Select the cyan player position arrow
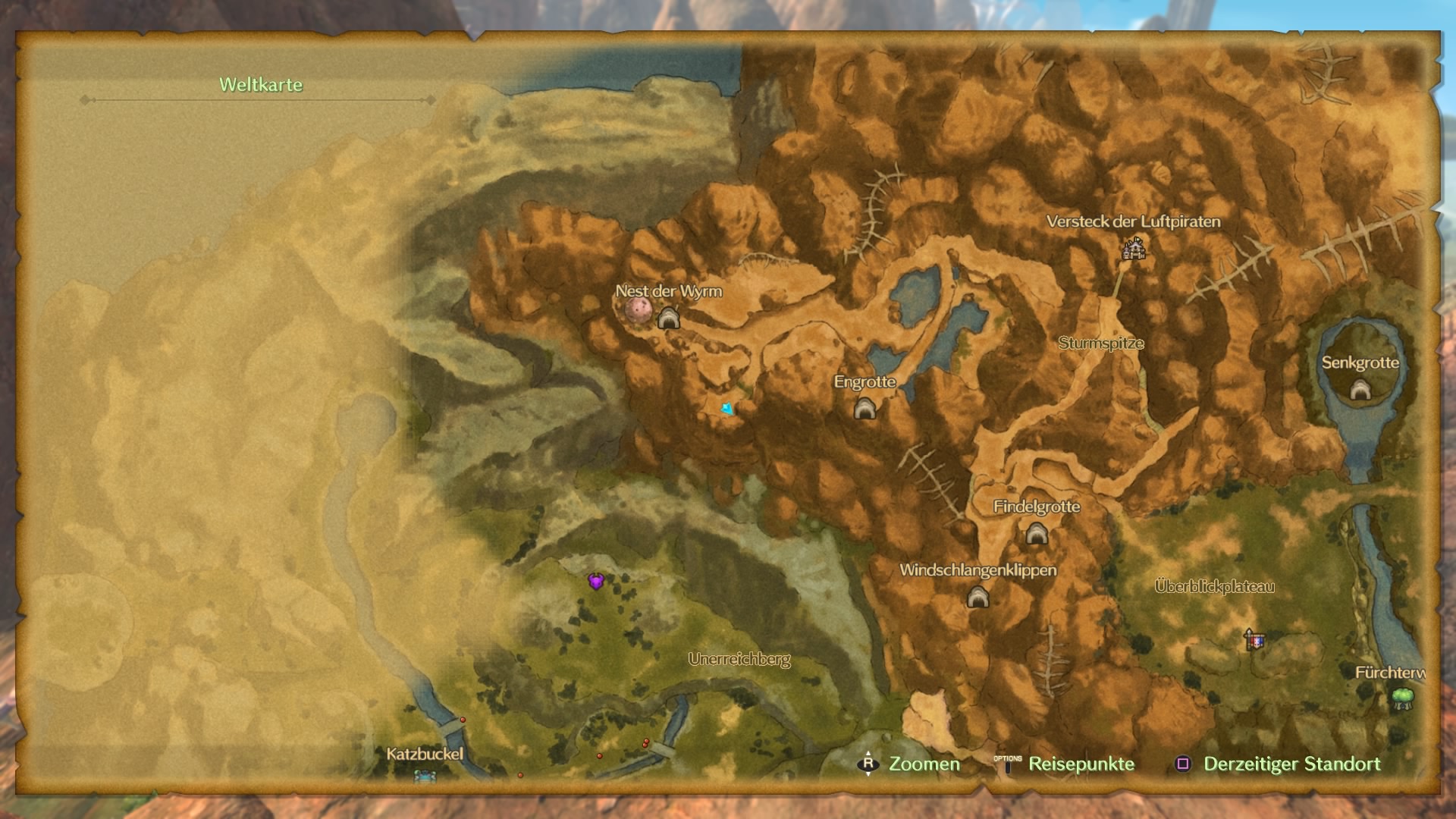 [x=728, y=409]
